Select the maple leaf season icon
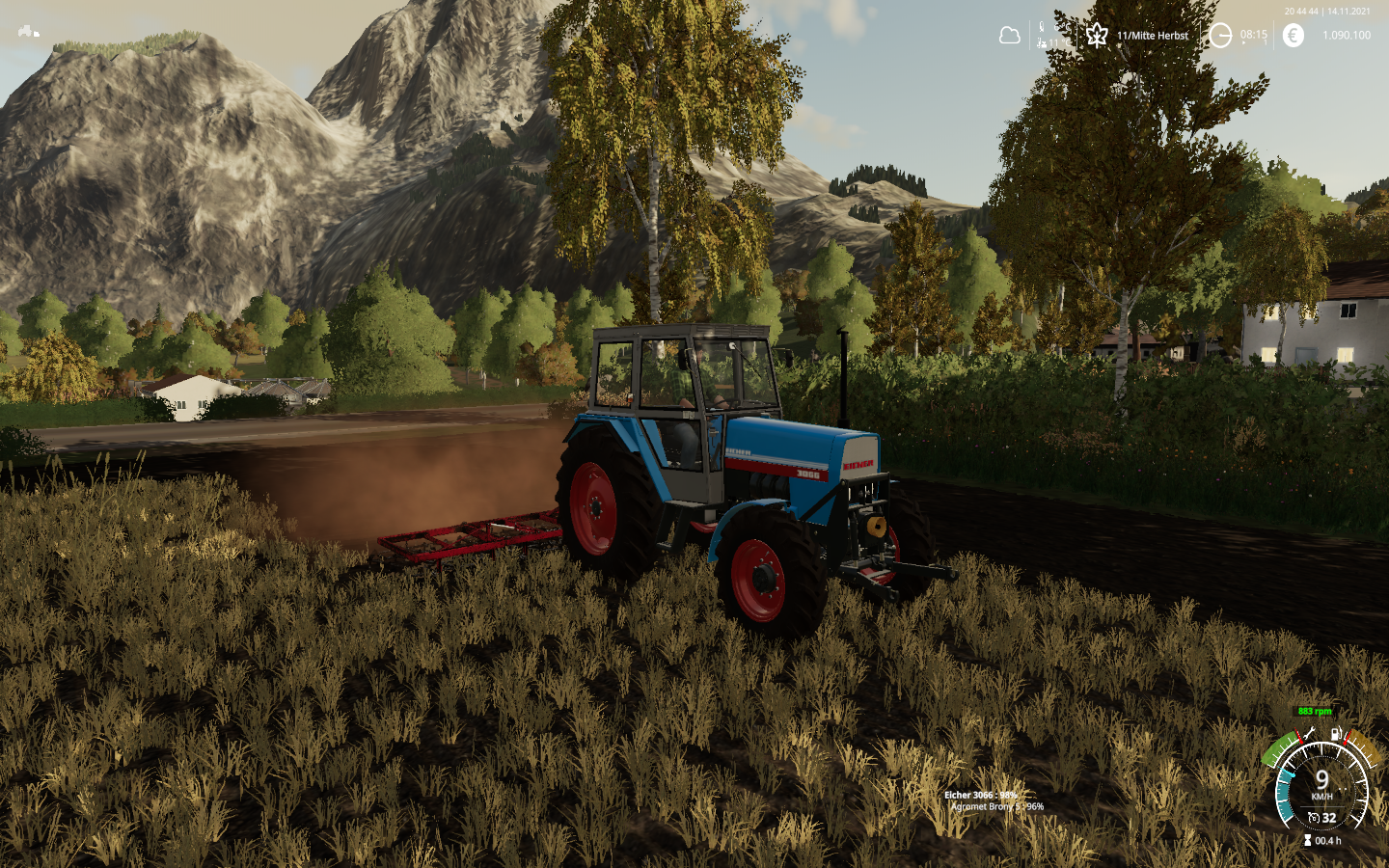This screenshot has height=868, width=1389. pyautogui.click(x=1097, y=36)
